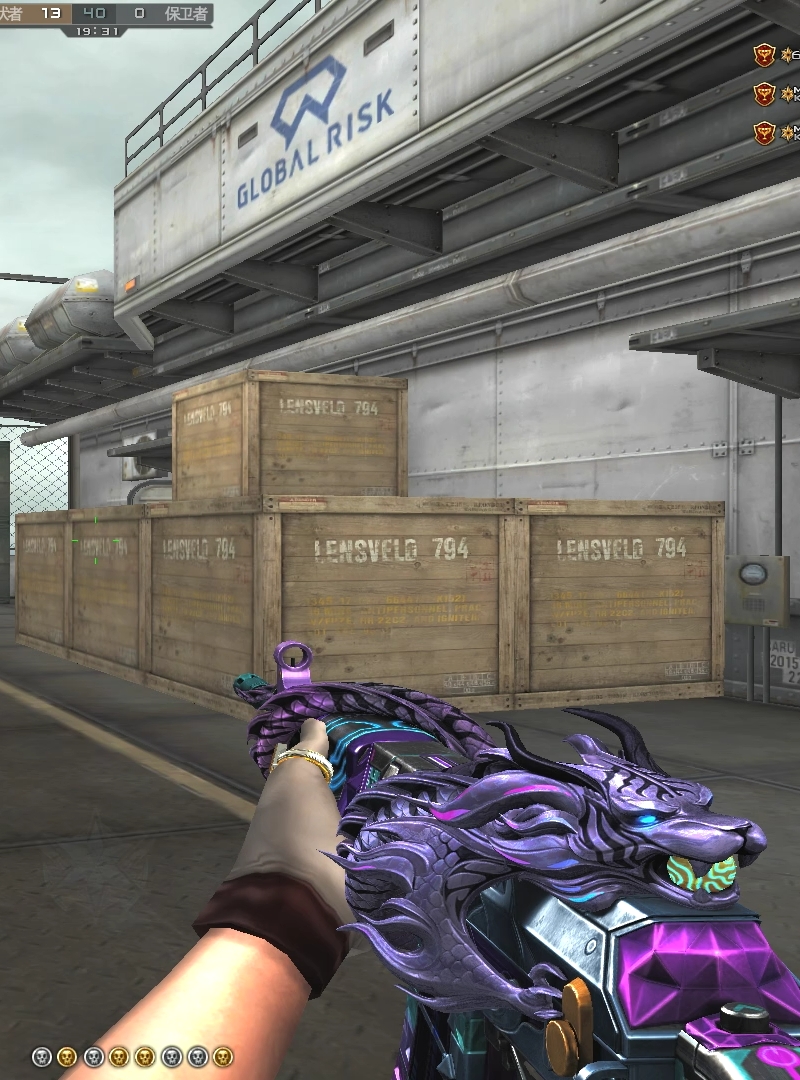Select the first silver skull kill medal
The height and width of the screenshot is (1080, 800).
tap(41, 1056)
